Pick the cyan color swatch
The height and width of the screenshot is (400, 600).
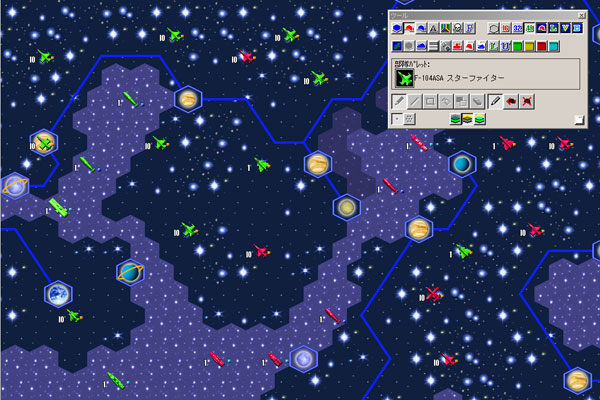click(553, 45)
